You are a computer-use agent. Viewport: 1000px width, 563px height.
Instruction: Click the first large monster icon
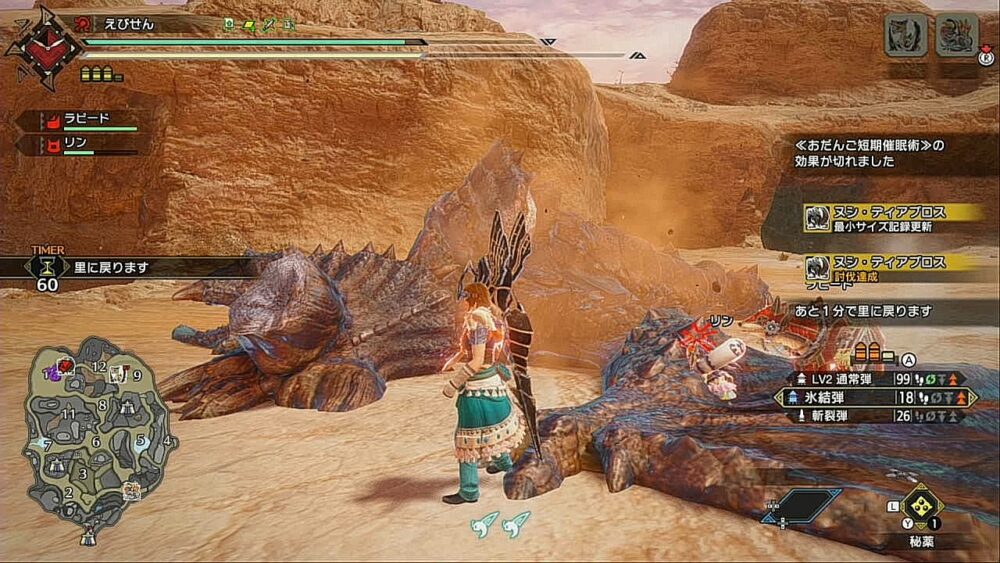coord(904,35)
